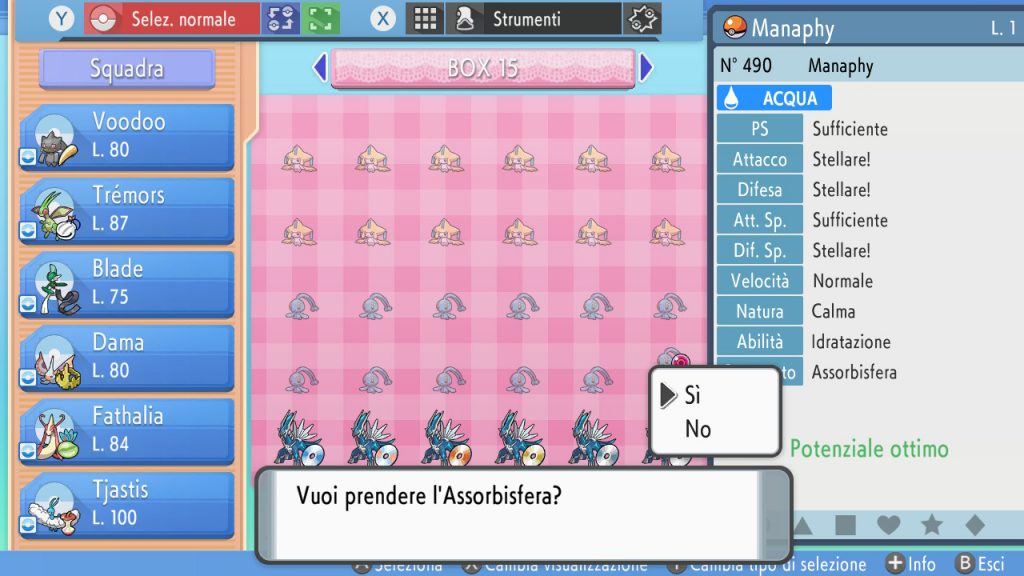The height and width of the screenshot is (576, 1024).
Task: Select party Pokémon Trémors
Action: [127, 209]
